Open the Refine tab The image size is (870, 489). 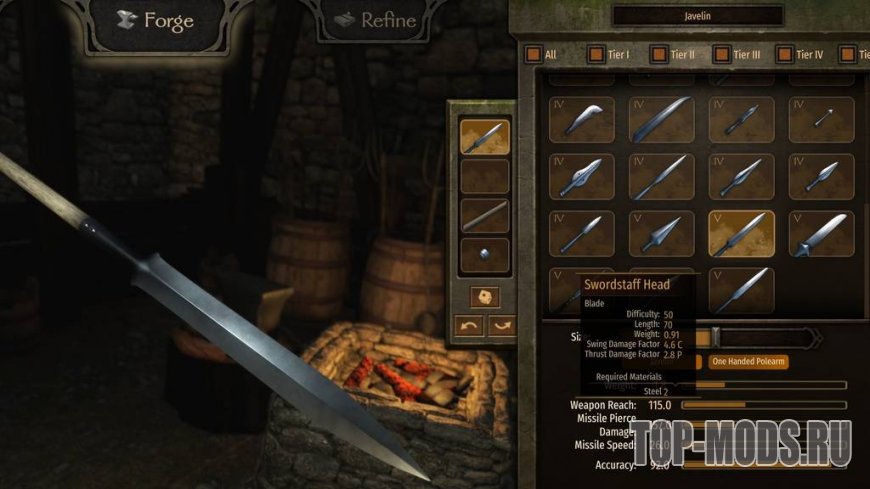375,20
